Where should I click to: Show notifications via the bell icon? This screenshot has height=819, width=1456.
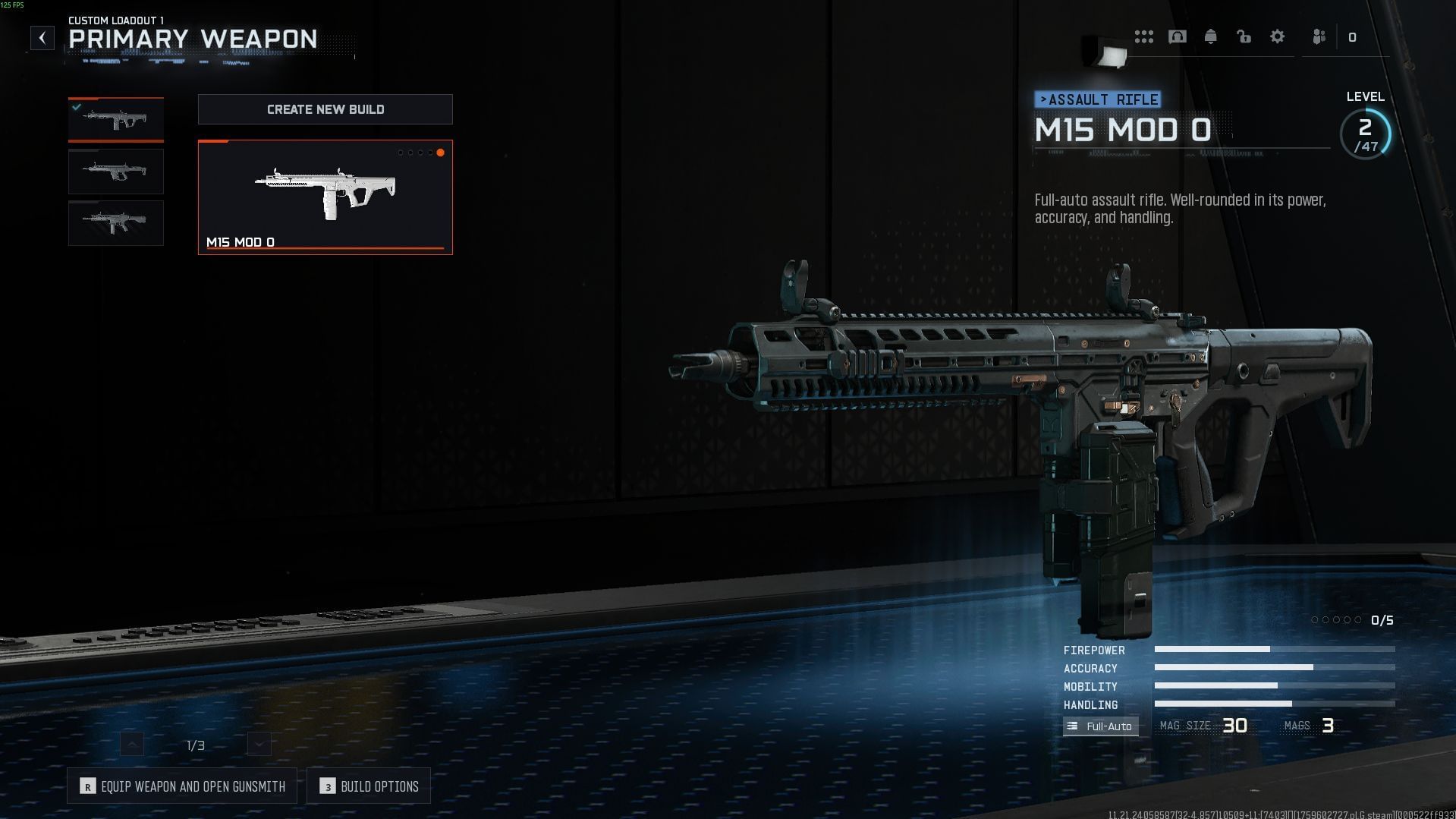click(1210, 36)
